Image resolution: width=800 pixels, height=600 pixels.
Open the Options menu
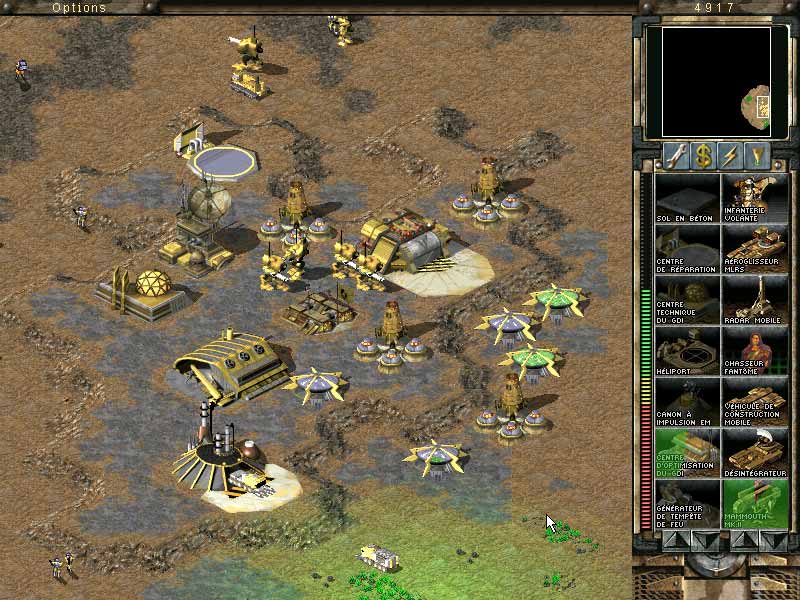pos(78,8)
